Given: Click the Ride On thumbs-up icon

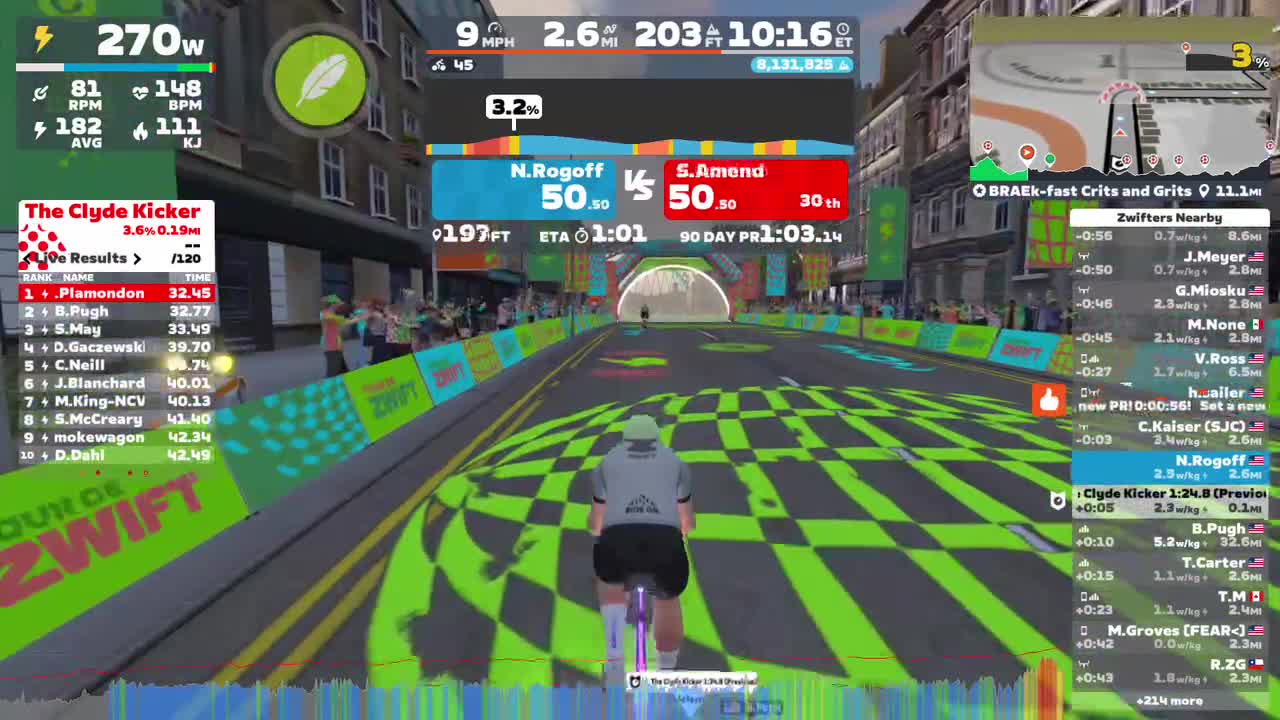Looking at the screenshot, I should (x=1047, y=400).
